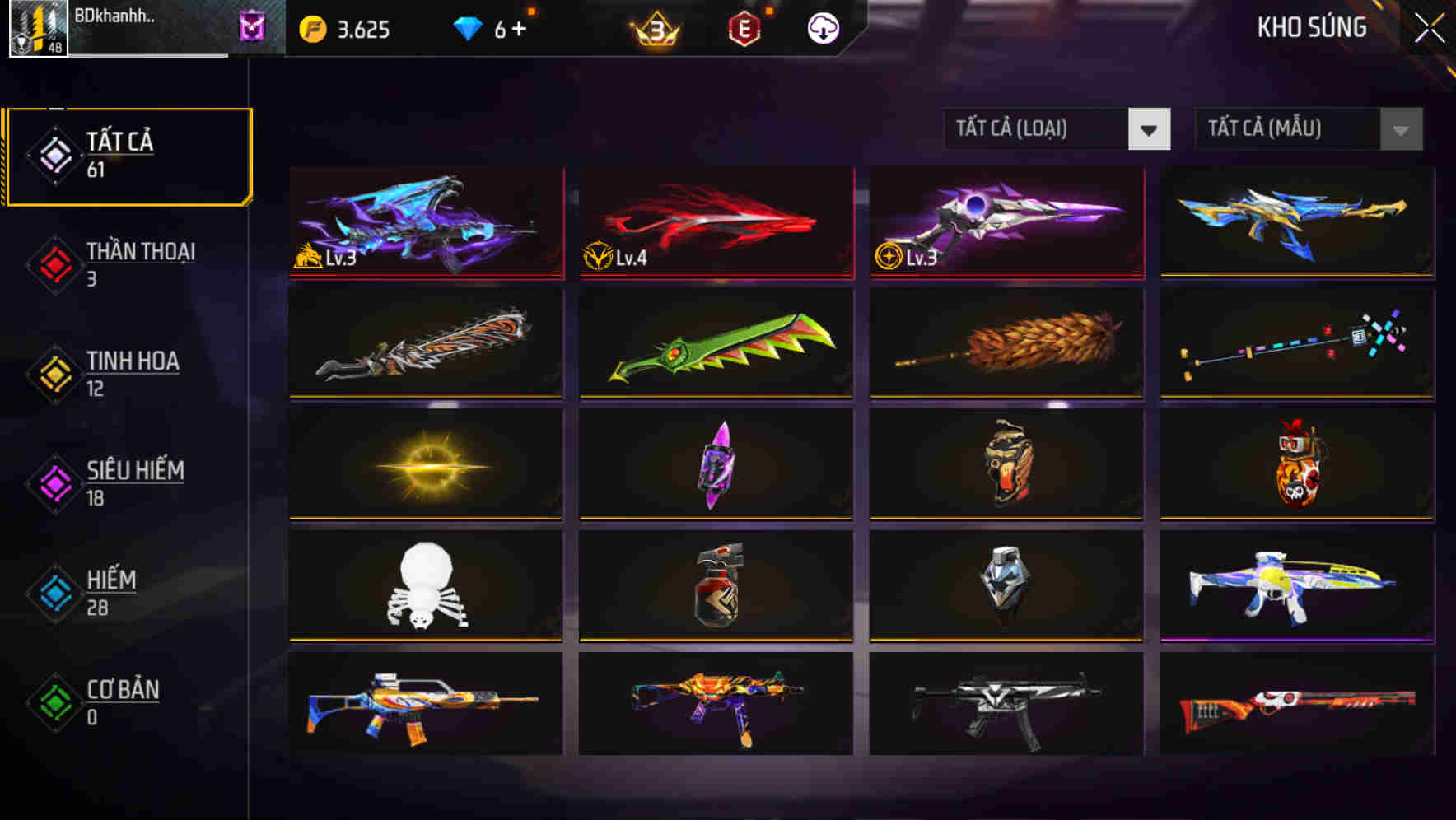Close the KHO SÚNG screen with the X
Image resolution: width=1456 pixels, height=820 pixels.
click(1427, 27)
